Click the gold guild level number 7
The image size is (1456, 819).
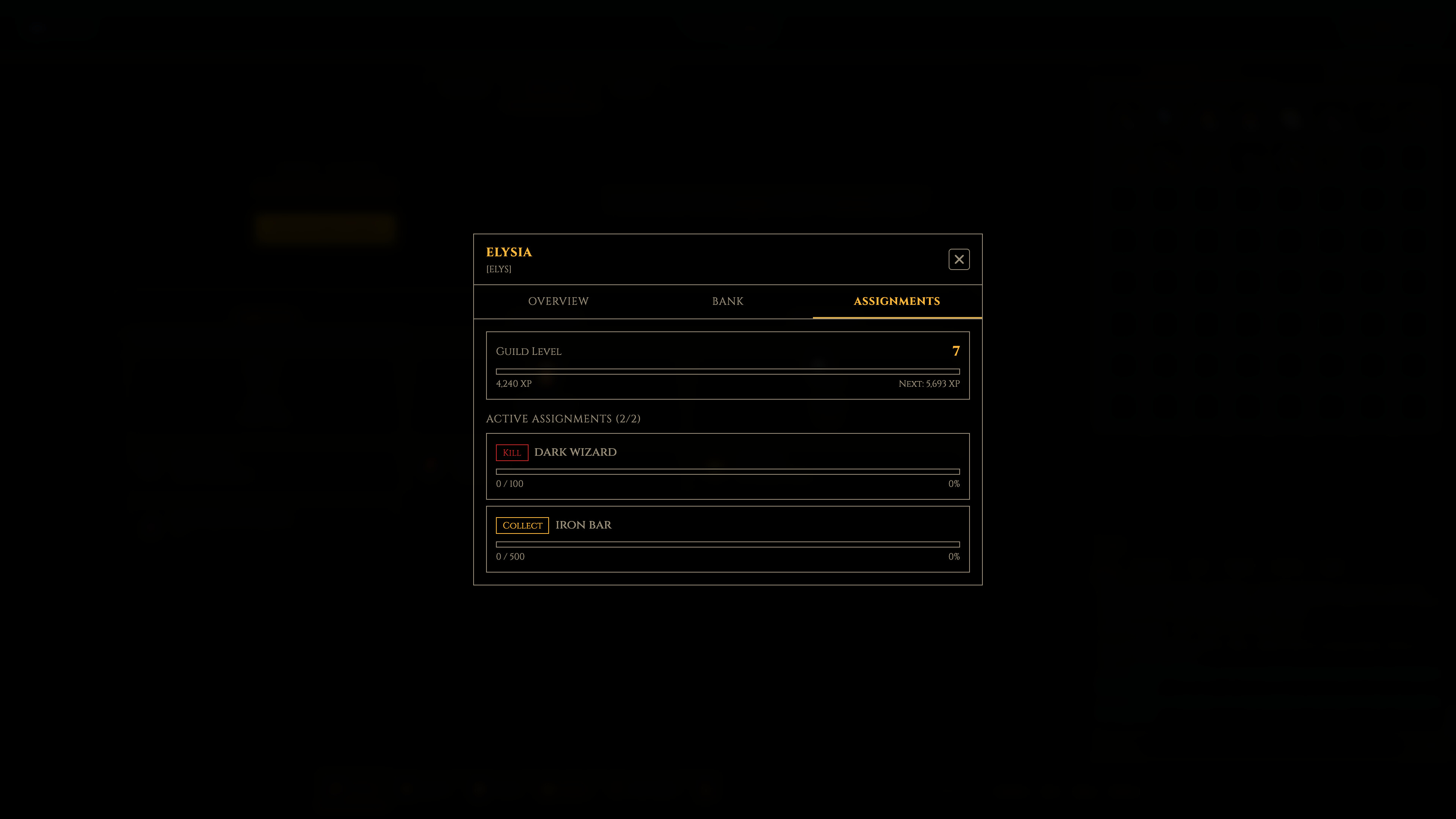(956, 351)
